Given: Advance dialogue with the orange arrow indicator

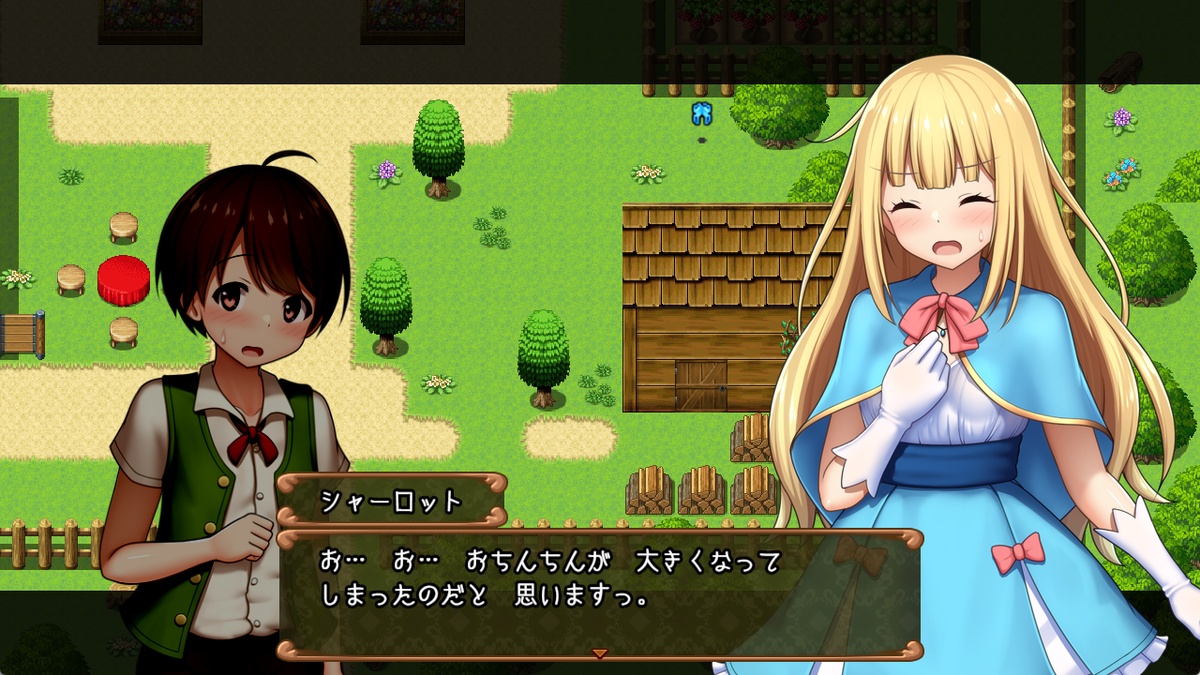Looking at the screenshot, I should pos(600,653).
